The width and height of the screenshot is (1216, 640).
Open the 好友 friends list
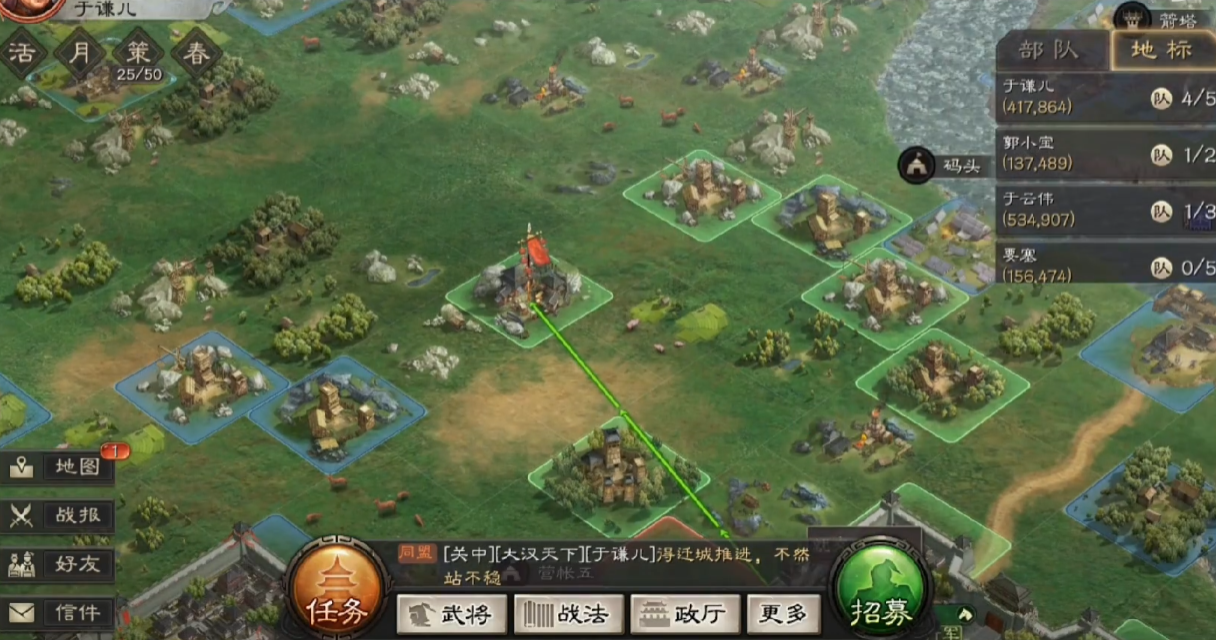[60, 564]
